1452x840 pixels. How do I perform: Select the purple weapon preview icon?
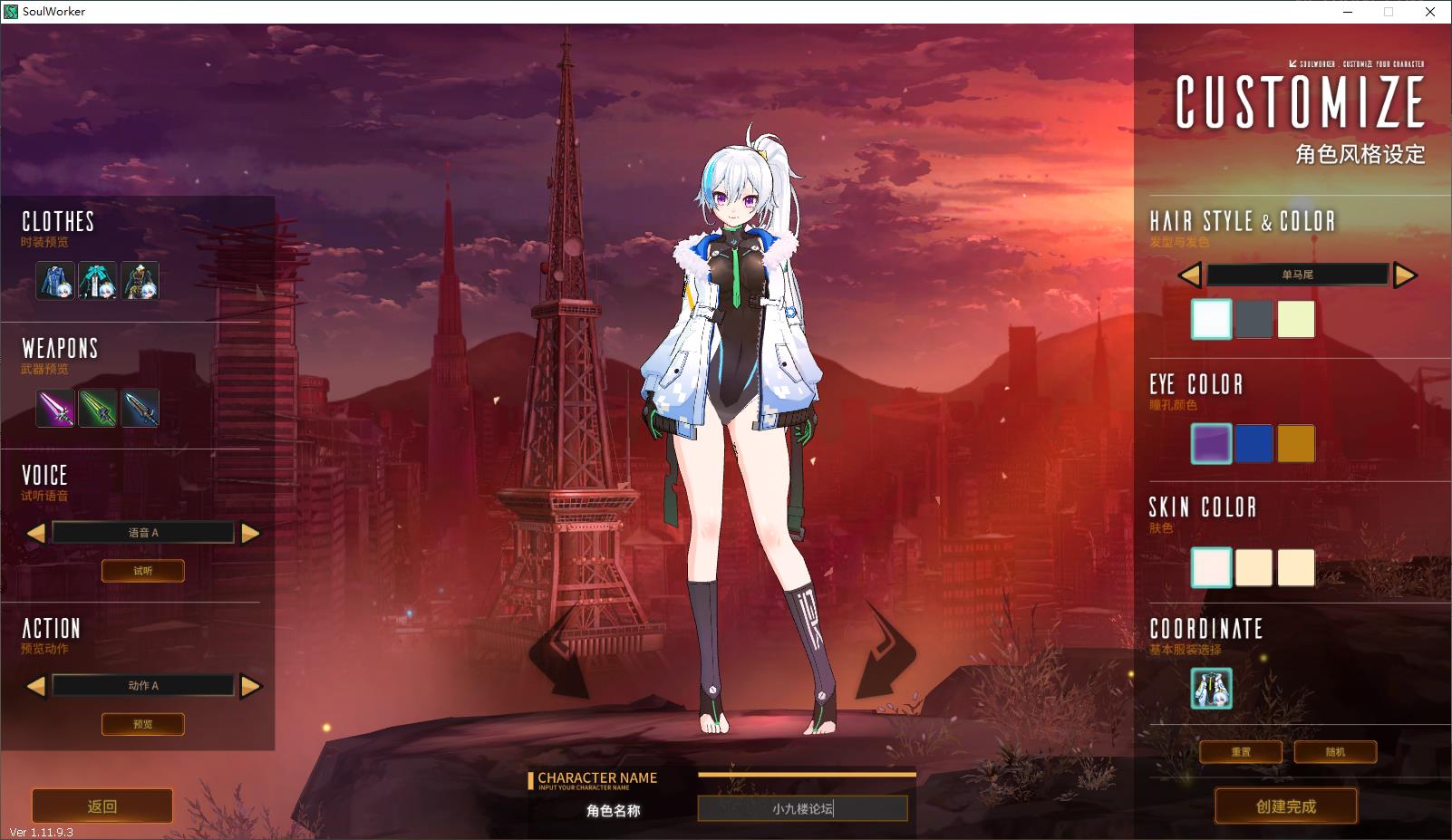[x=55, y=407]
